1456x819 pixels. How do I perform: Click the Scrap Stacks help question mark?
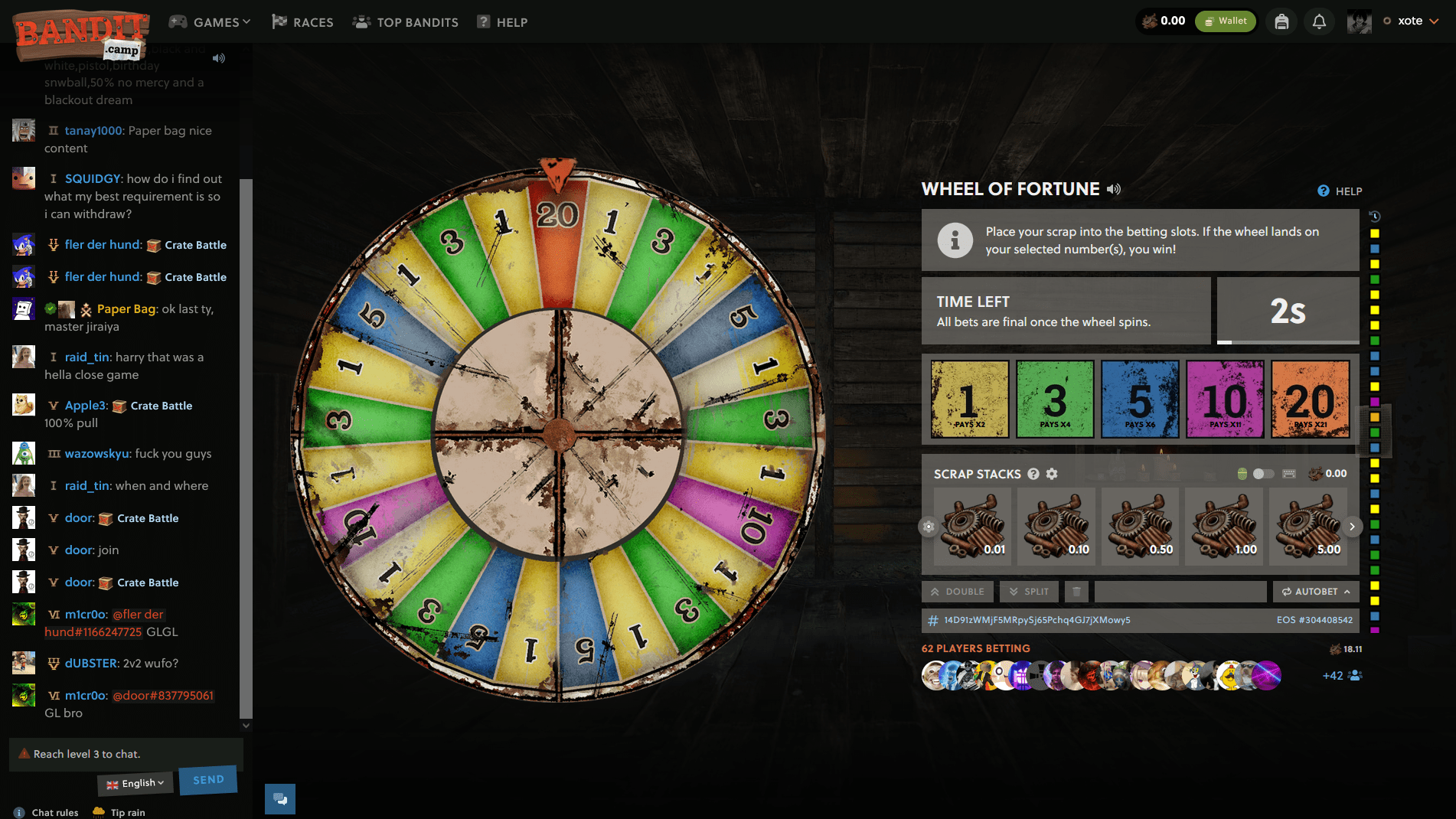[1034, 474]
